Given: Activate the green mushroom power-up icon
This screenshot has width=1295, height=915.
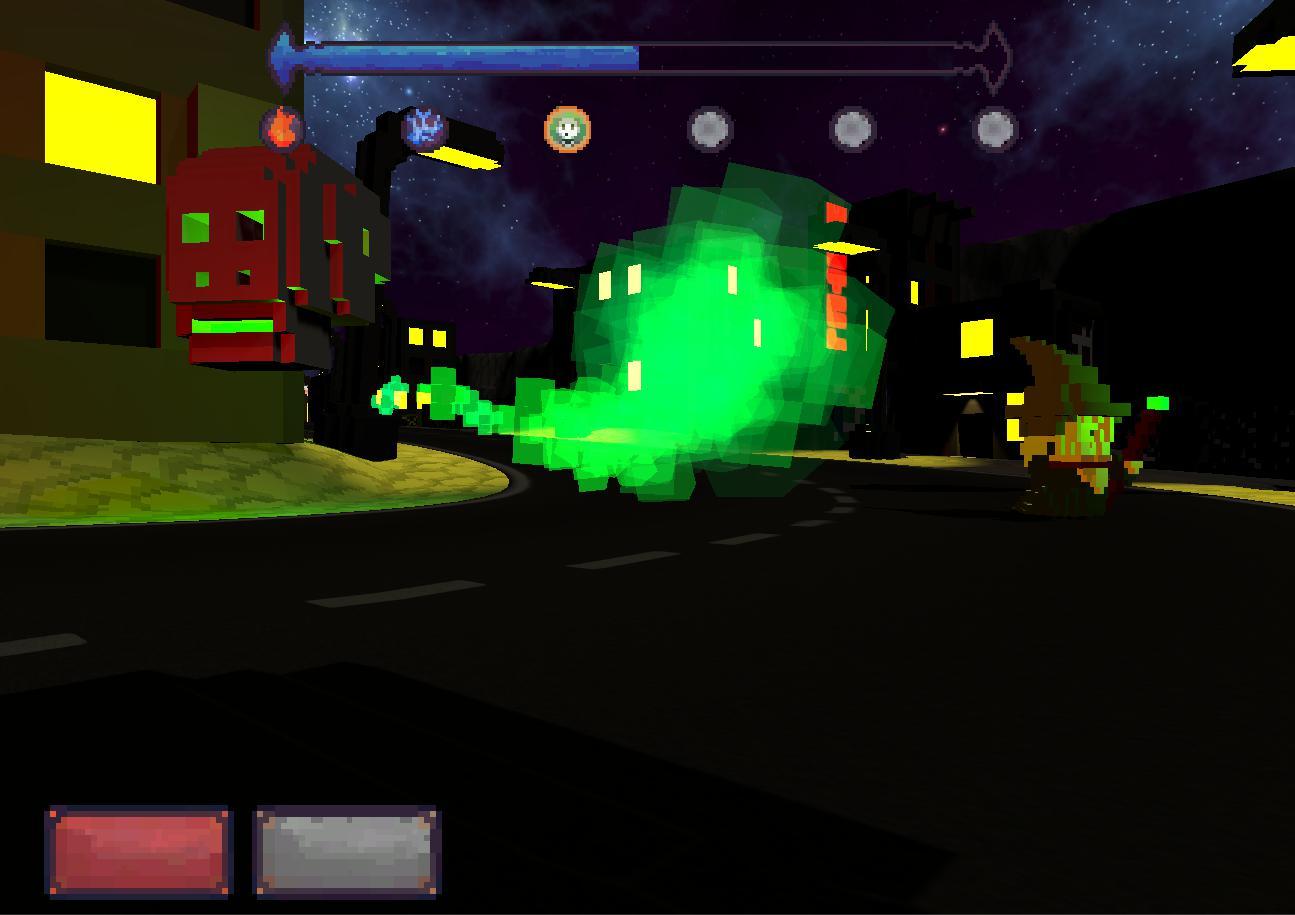Looking at the screenshot, I should pos(567,128).
